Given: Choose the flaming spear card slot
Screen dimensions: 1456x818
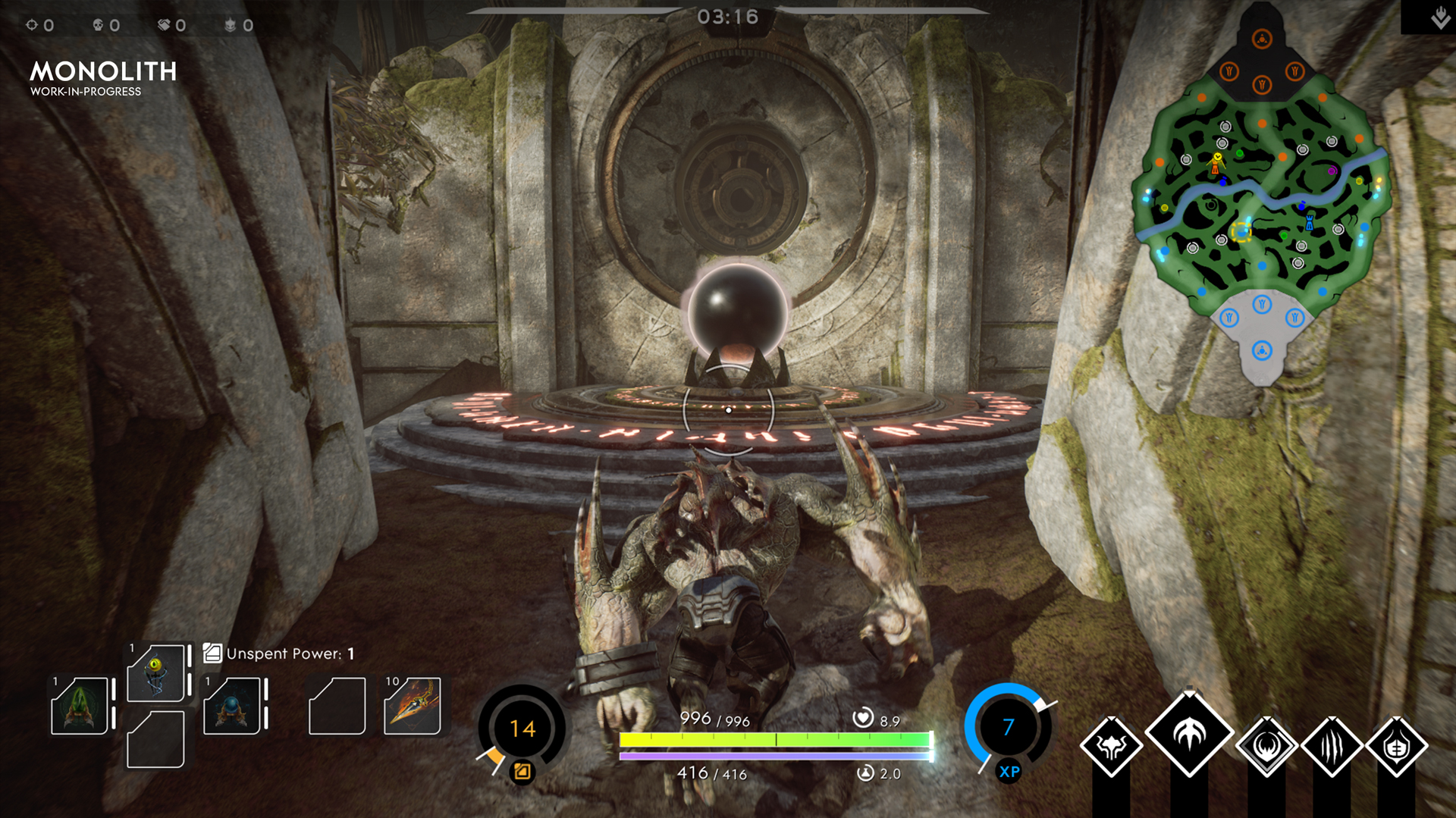Looking at the screenshot, I should (x=413, y=706).
